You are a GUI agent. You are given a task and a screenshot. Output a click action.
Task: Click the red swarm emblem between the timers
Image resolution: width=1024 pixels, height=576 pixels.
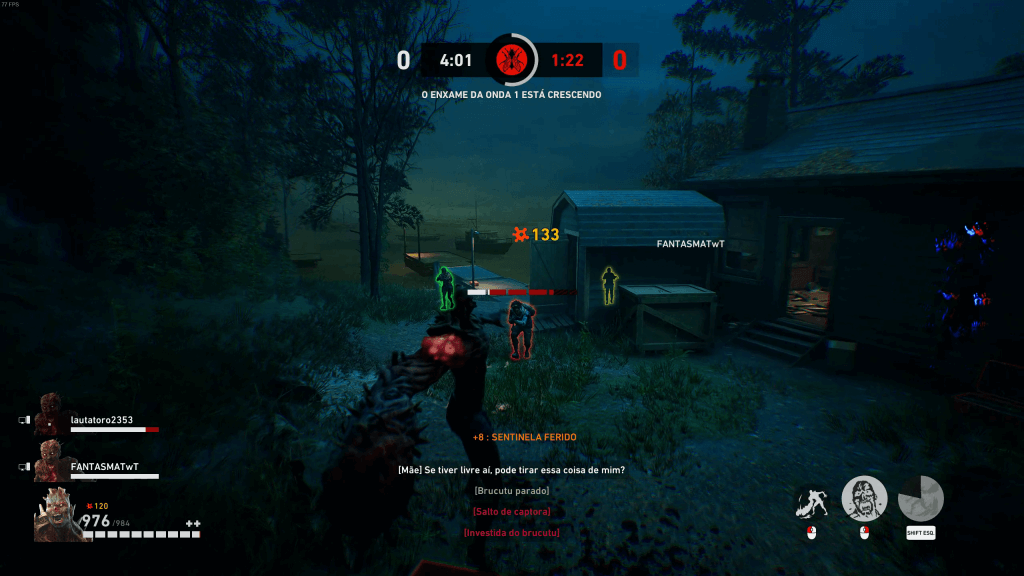(x=512, y=59)
